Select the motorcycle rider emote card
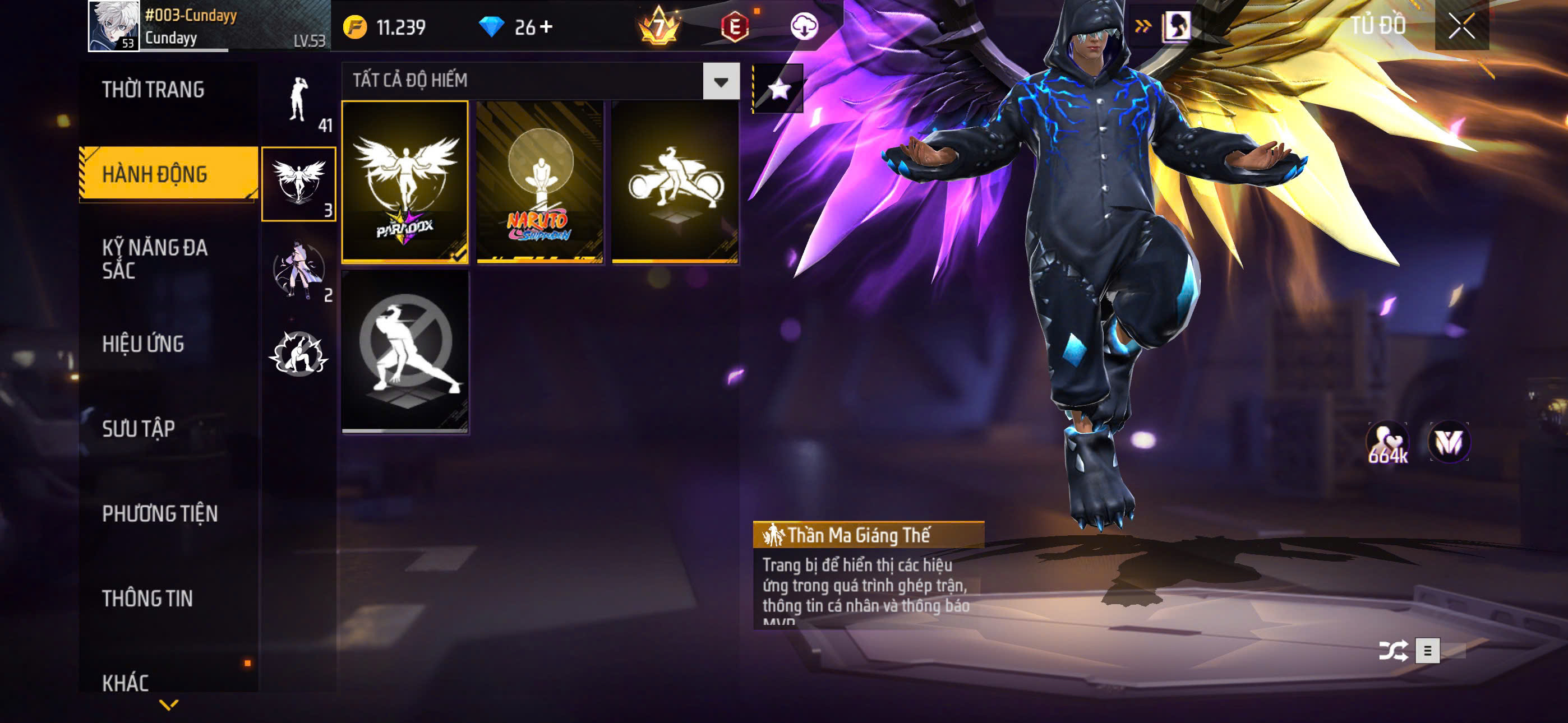 [x=675, y=182]
